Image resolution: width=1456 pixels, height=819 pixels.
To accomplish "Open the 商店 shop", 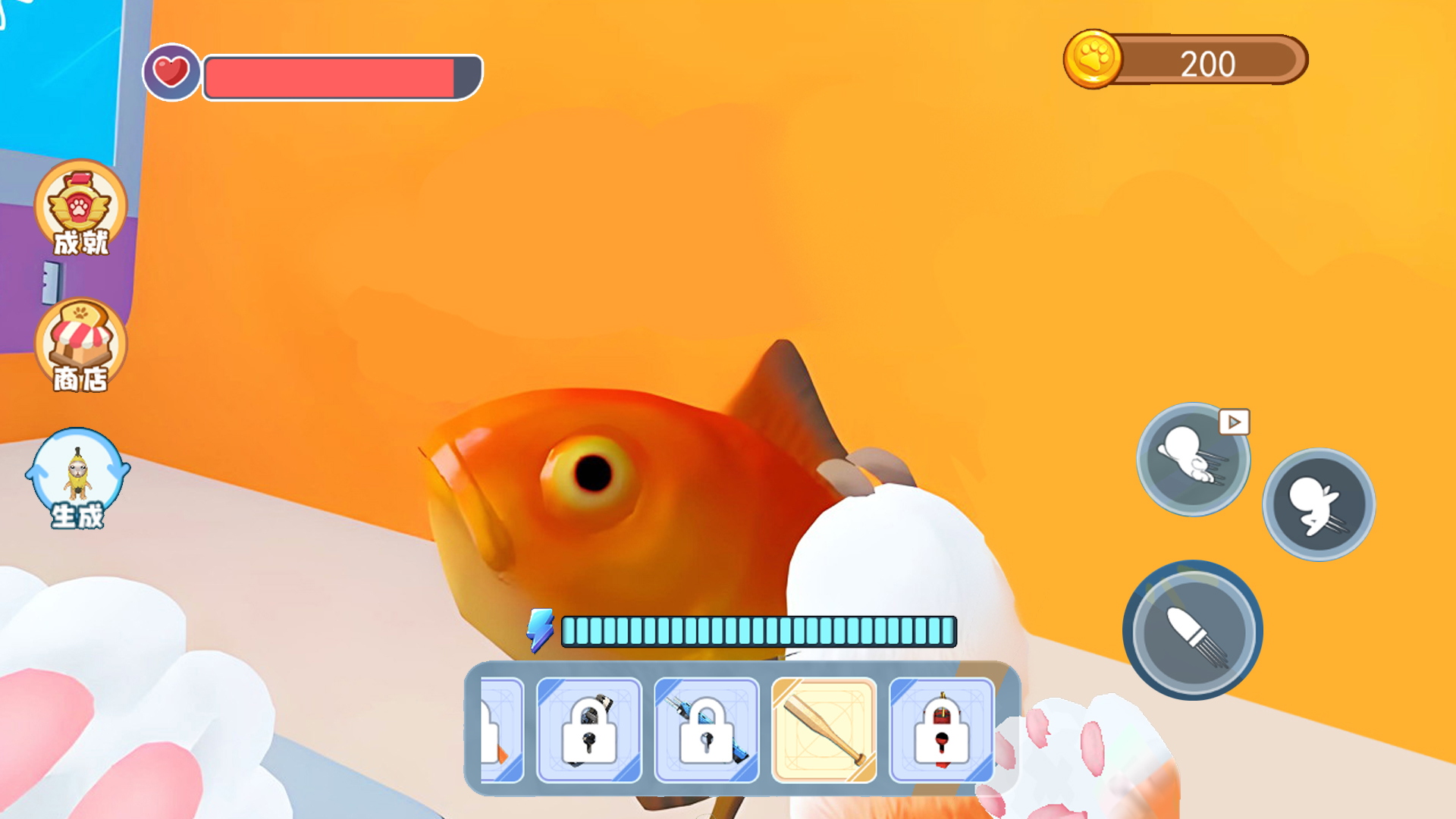I will [x=80, y=346].
